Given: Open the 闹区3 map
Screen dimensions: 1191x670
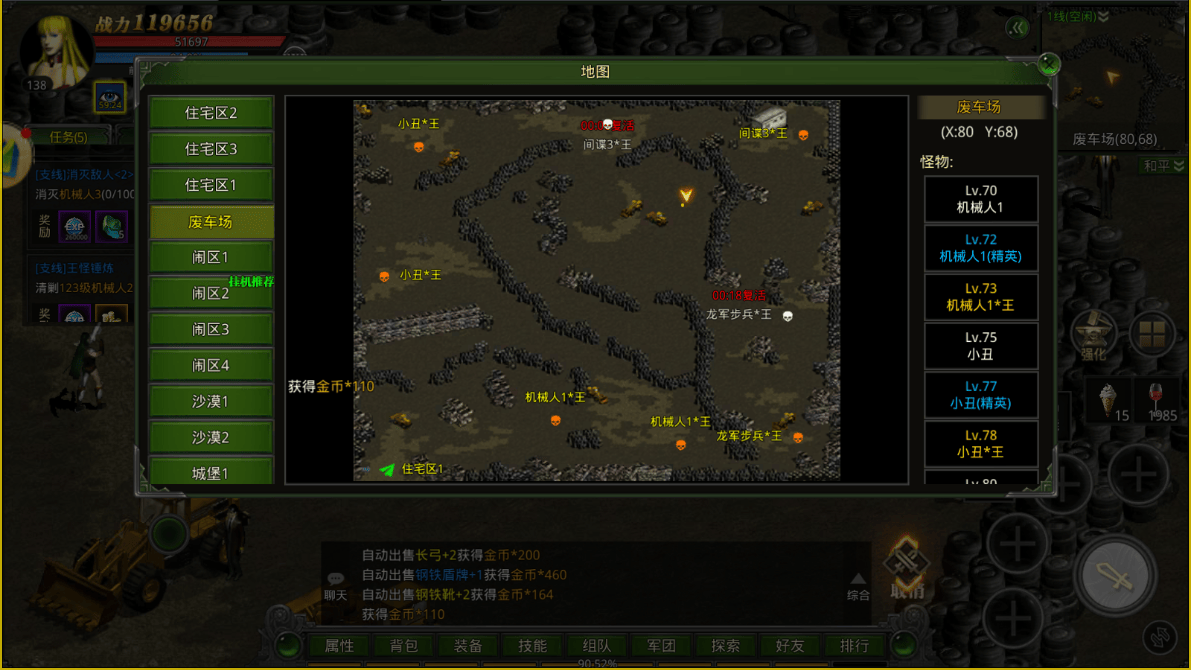Looking at the screenshot, I should pos(211,329).
